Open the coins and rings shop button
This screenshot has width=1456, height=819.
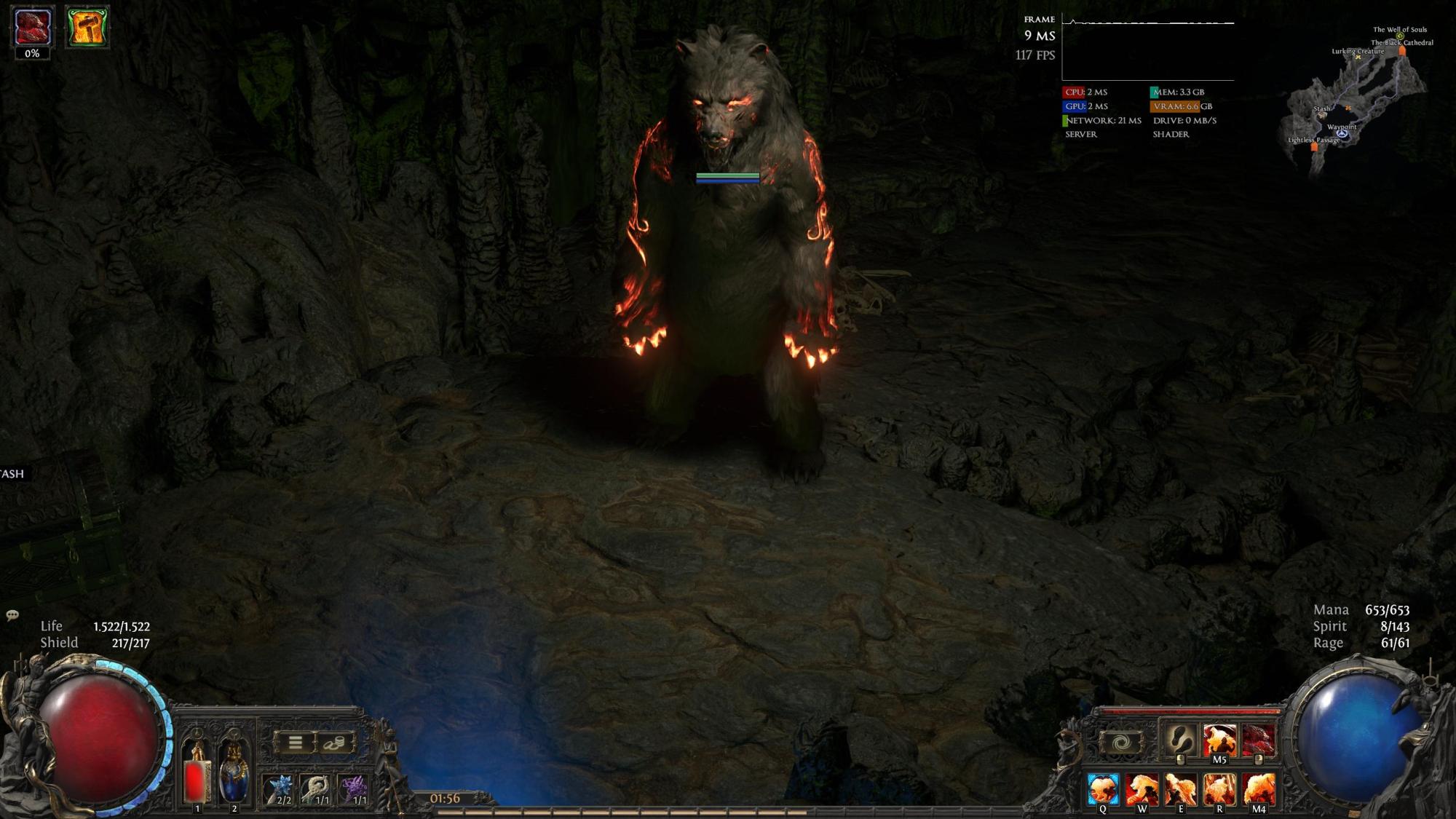(x=336, y=743)
